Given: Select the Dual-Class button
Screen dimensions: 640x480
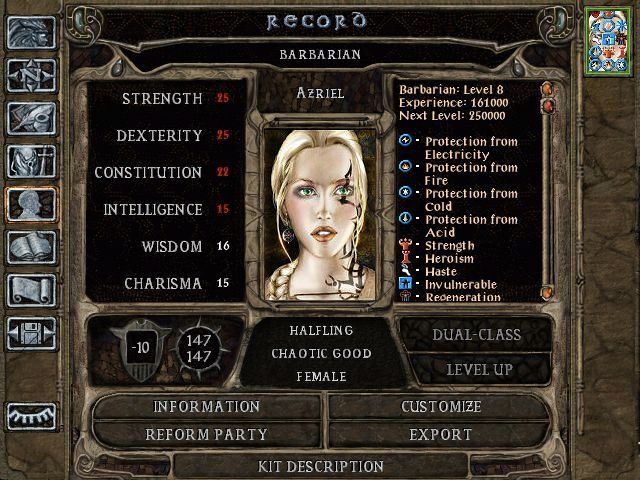Looking at the screenshot, I should (475, 335).
